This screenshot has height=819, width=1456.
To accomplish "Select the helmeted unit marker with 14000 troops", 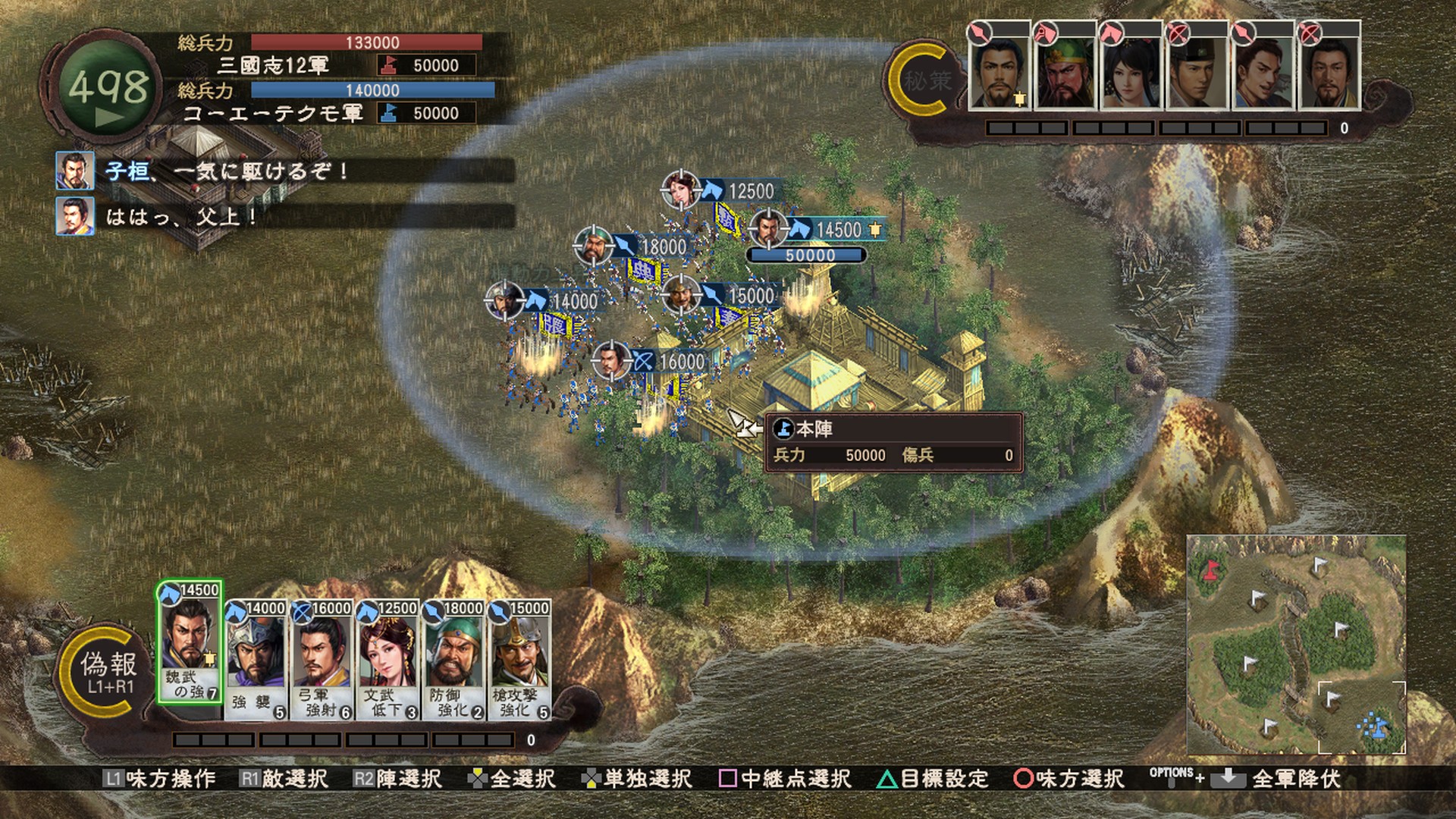I will pyautogui.click(x=504, y=300).
